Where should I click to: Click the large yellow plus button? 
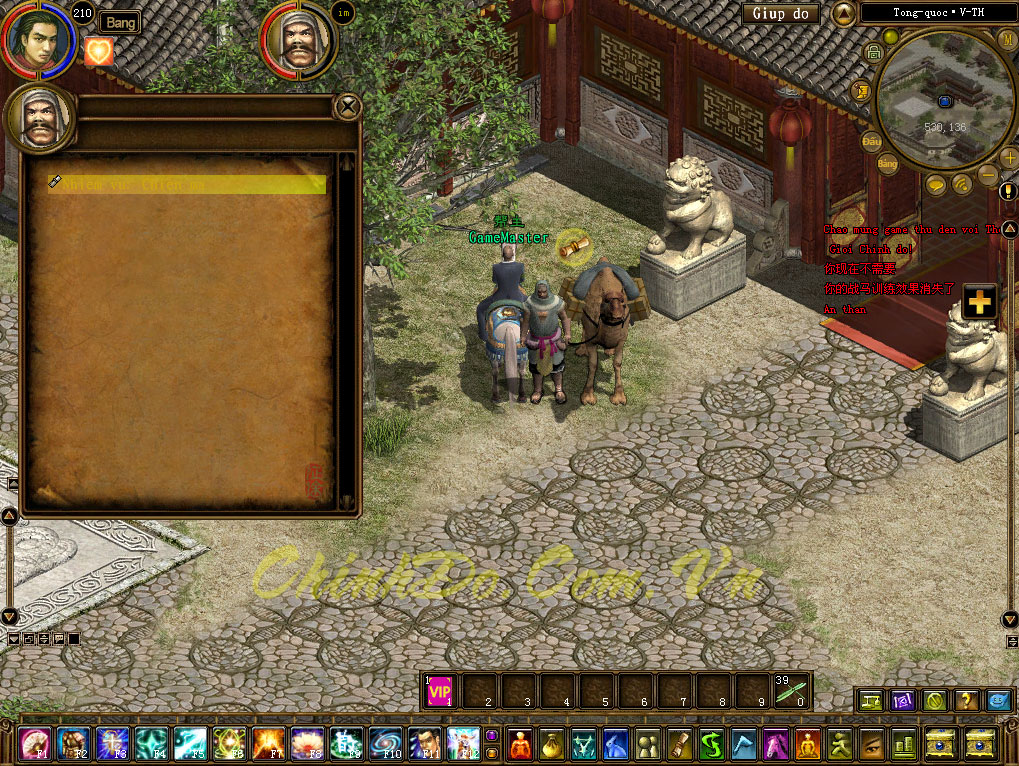pos(979,302)
